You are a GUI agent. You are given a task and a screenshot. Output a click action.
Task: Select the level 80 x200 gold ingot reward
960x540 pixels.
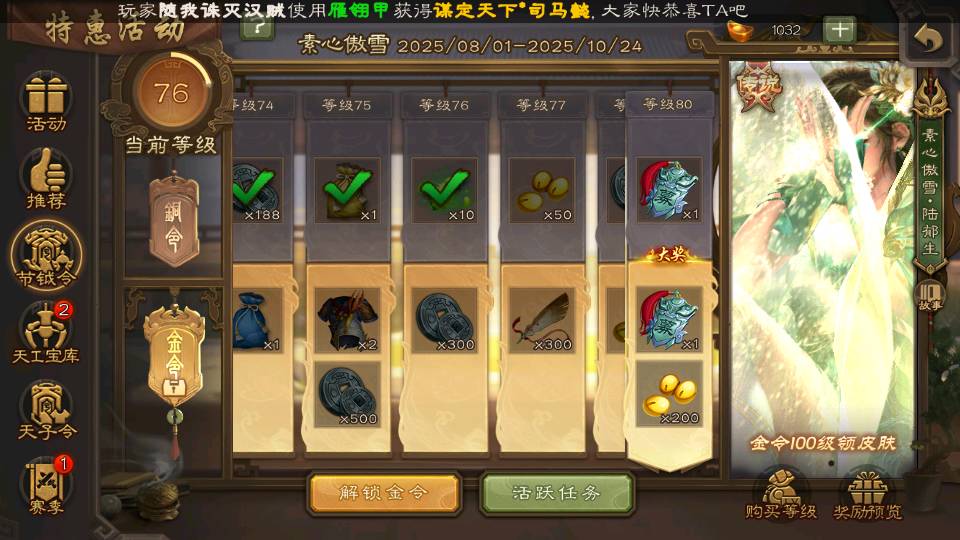click(x=669, y=395)
